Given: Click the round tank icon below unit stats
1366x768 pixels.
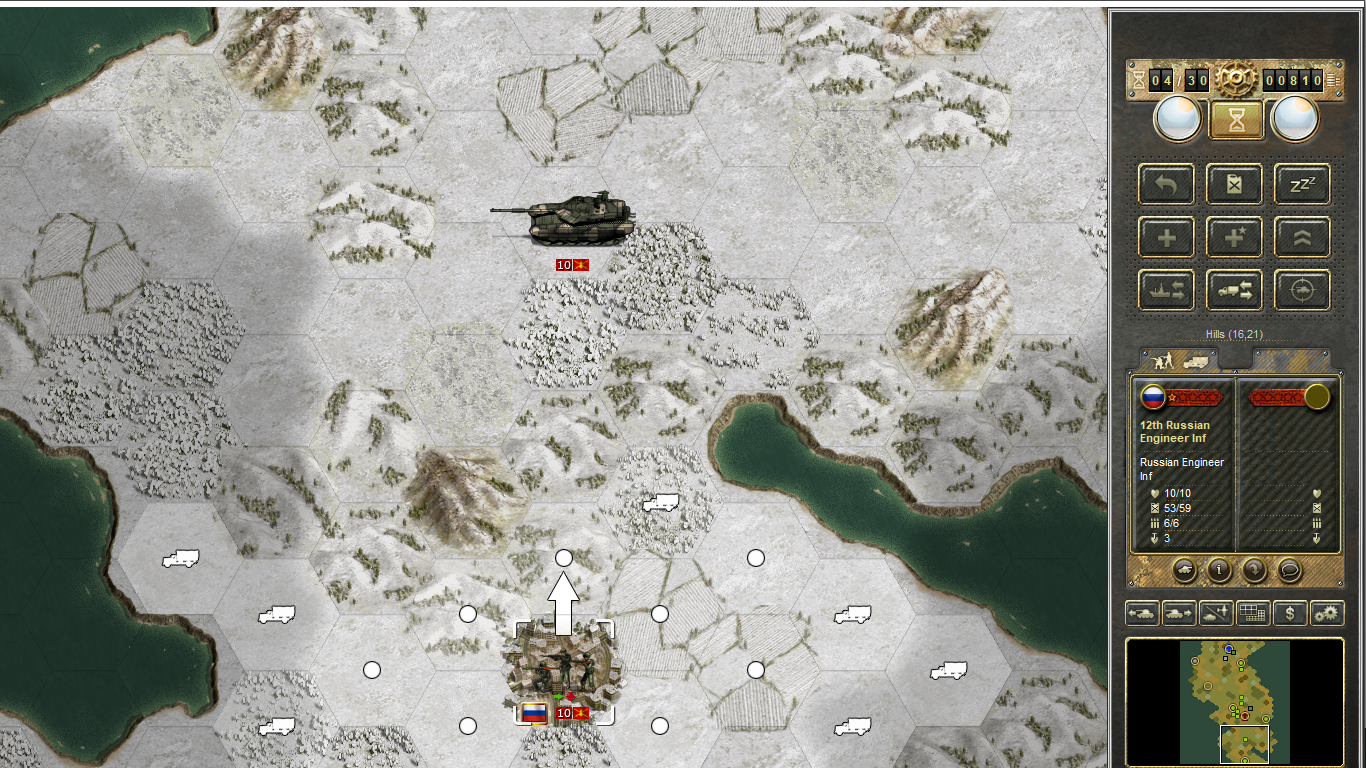Looking at the screenshot, I should [x=1183, y=570].
